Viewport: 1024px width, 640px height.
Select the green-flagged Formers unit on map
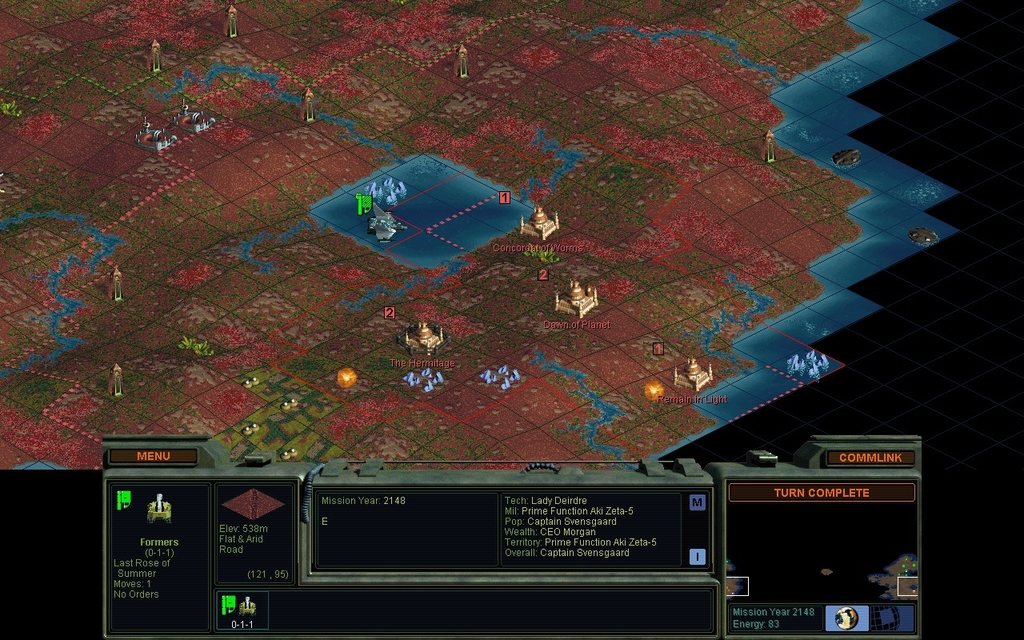point(382,223)
